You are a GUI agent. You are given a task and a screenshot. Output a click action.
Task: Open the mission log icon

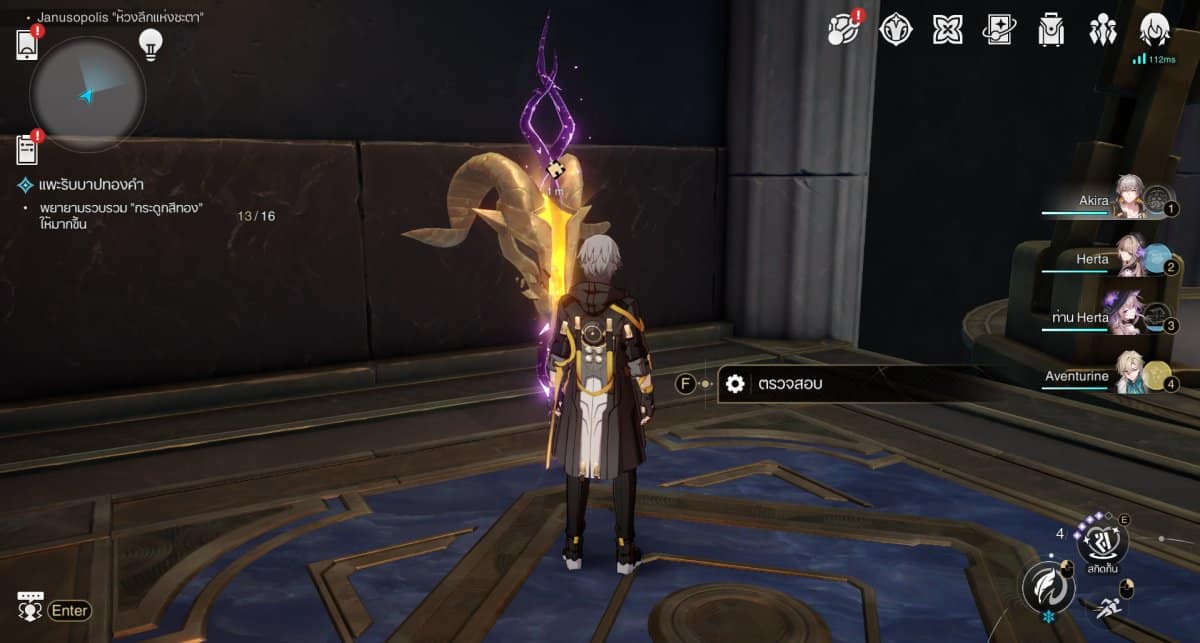pos(27,150)
